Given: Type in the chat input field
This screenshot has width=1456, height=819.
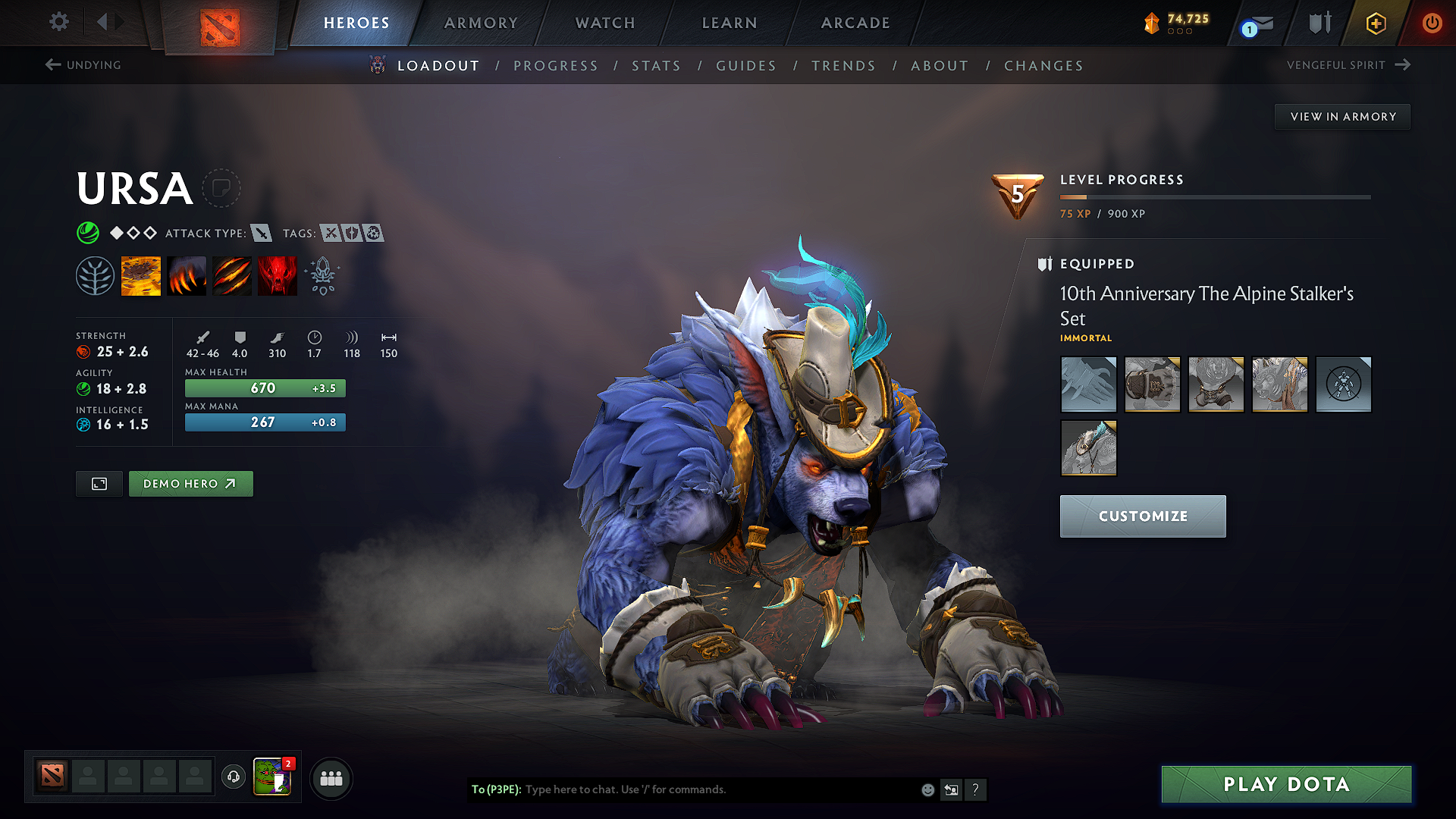Looking at the screenshot, I should pyautogui.click(x=720, y=789).
